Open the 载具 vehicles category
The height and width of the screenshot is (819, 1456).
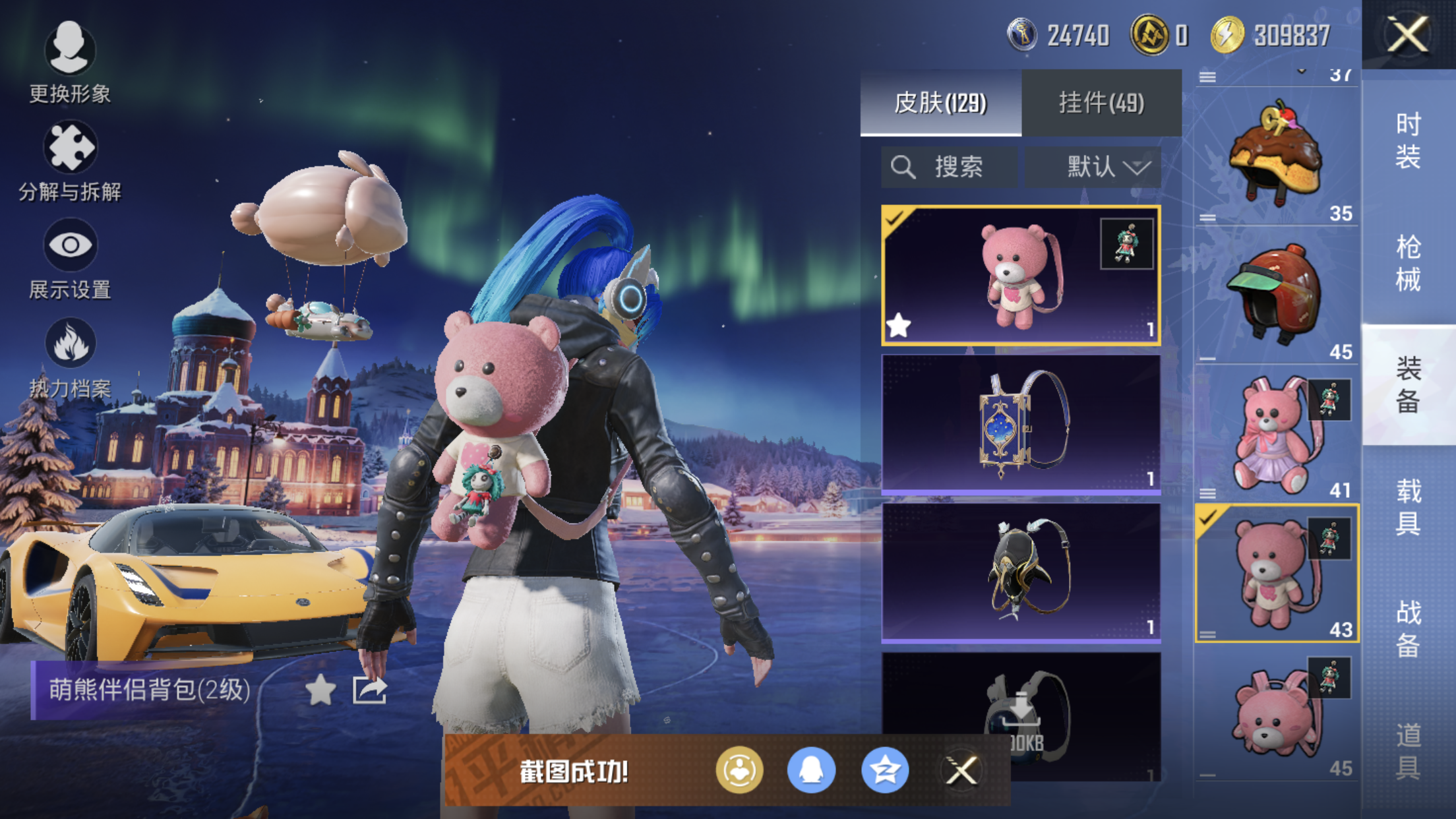(x=1408, y=507)
